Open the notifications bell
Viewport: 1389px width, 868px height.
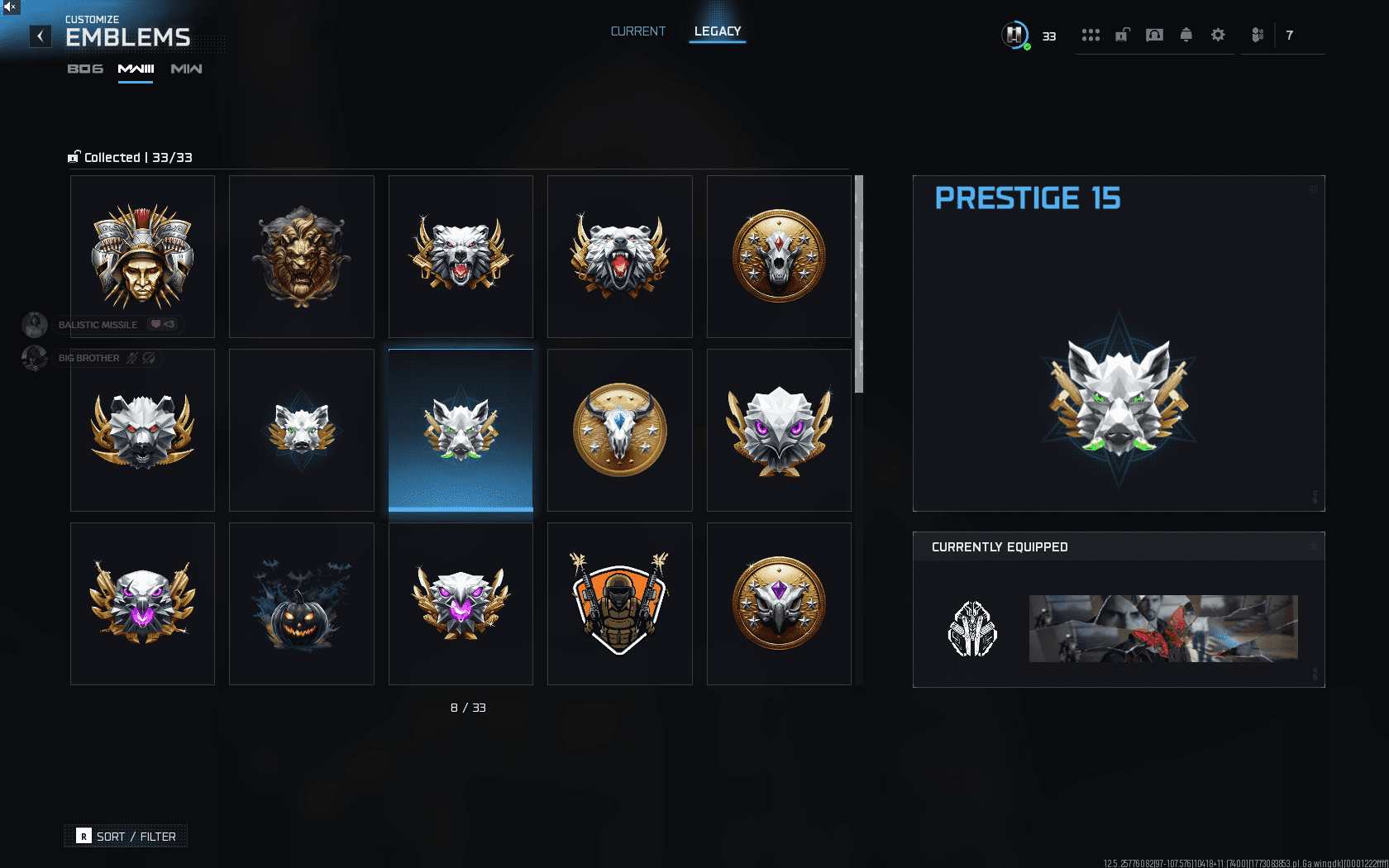pos(1186,35)
